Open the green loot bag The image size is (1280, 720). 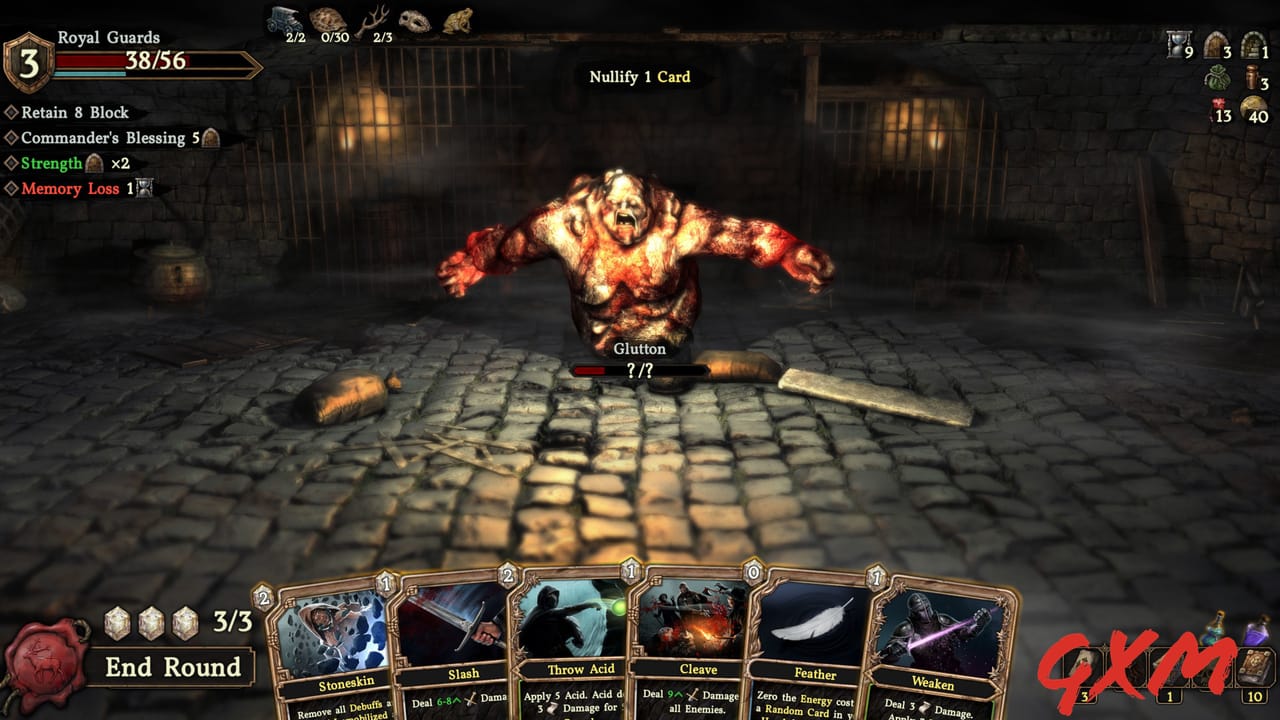click(1217, 78)
